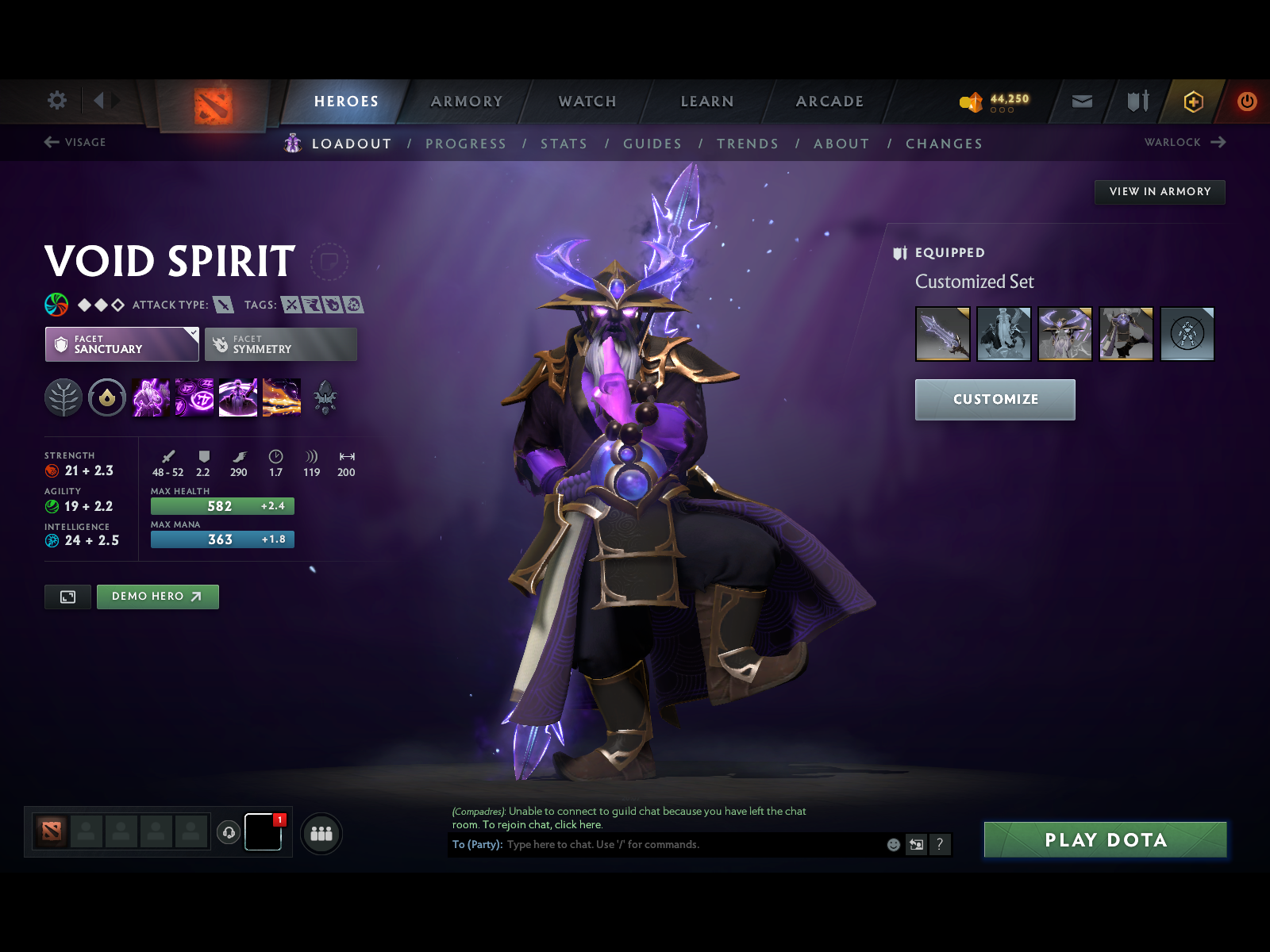
Task: Open the Dissimilate ability icon
Action: [194, 397]
